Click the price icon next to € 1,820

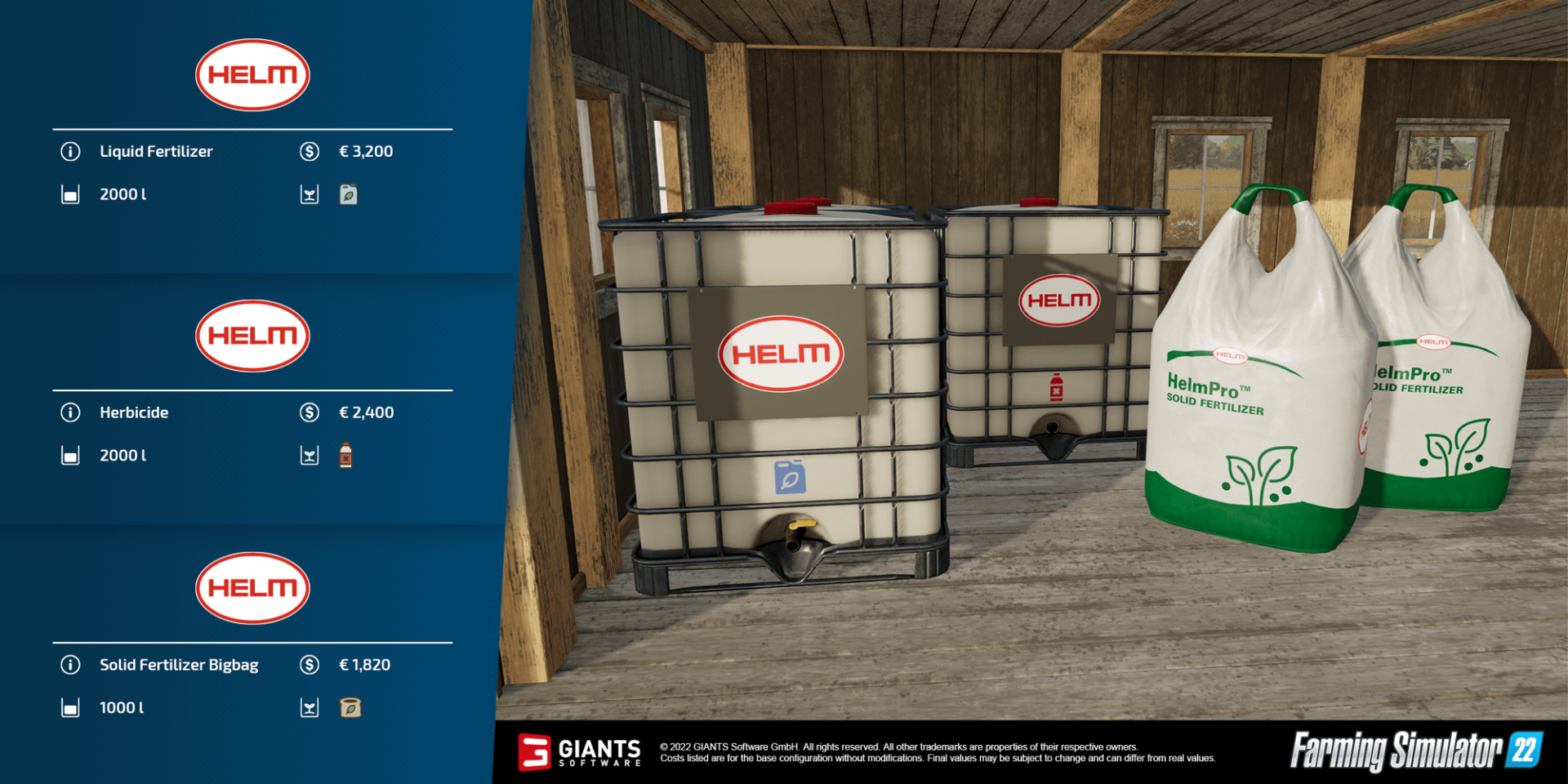coord(310,665)
